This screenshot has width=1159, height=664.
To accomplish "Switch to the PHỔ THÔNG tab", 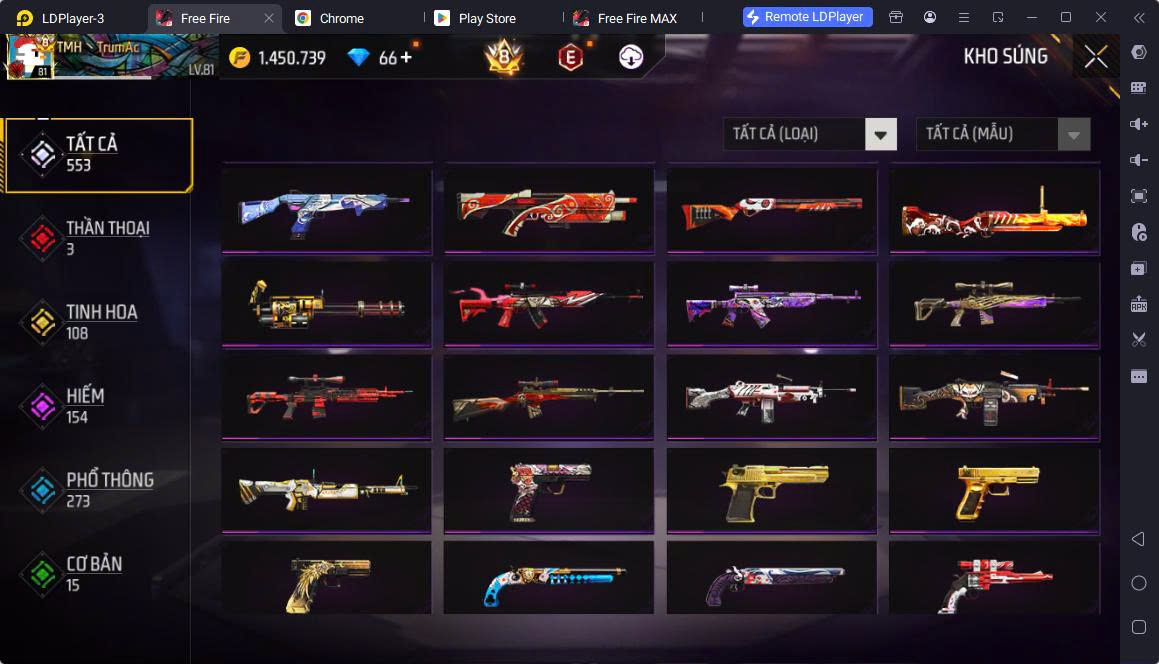I will [x=98, y=490].
